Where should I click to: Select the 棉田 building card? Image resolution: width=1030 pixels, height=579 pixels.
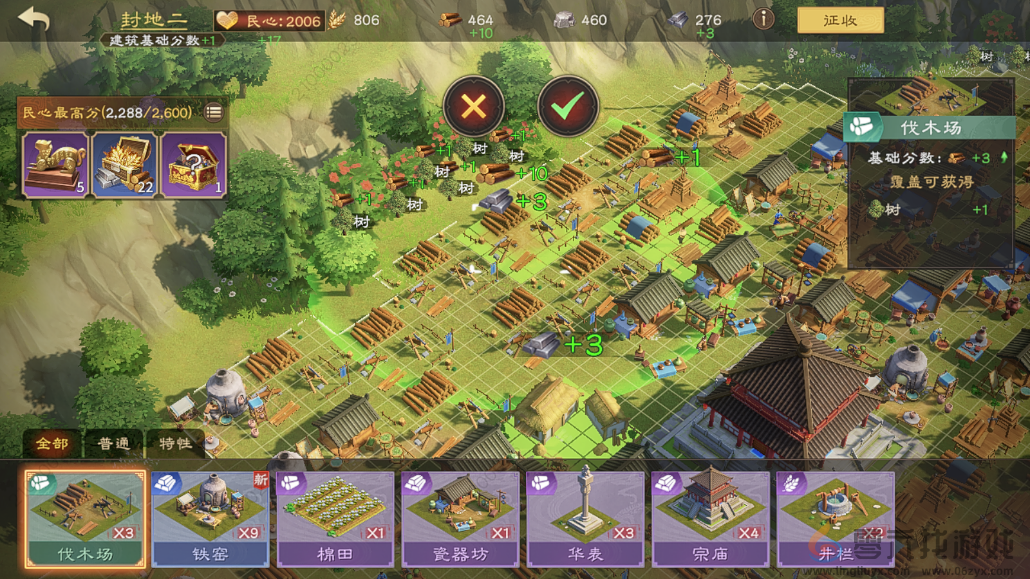[335, 518]
